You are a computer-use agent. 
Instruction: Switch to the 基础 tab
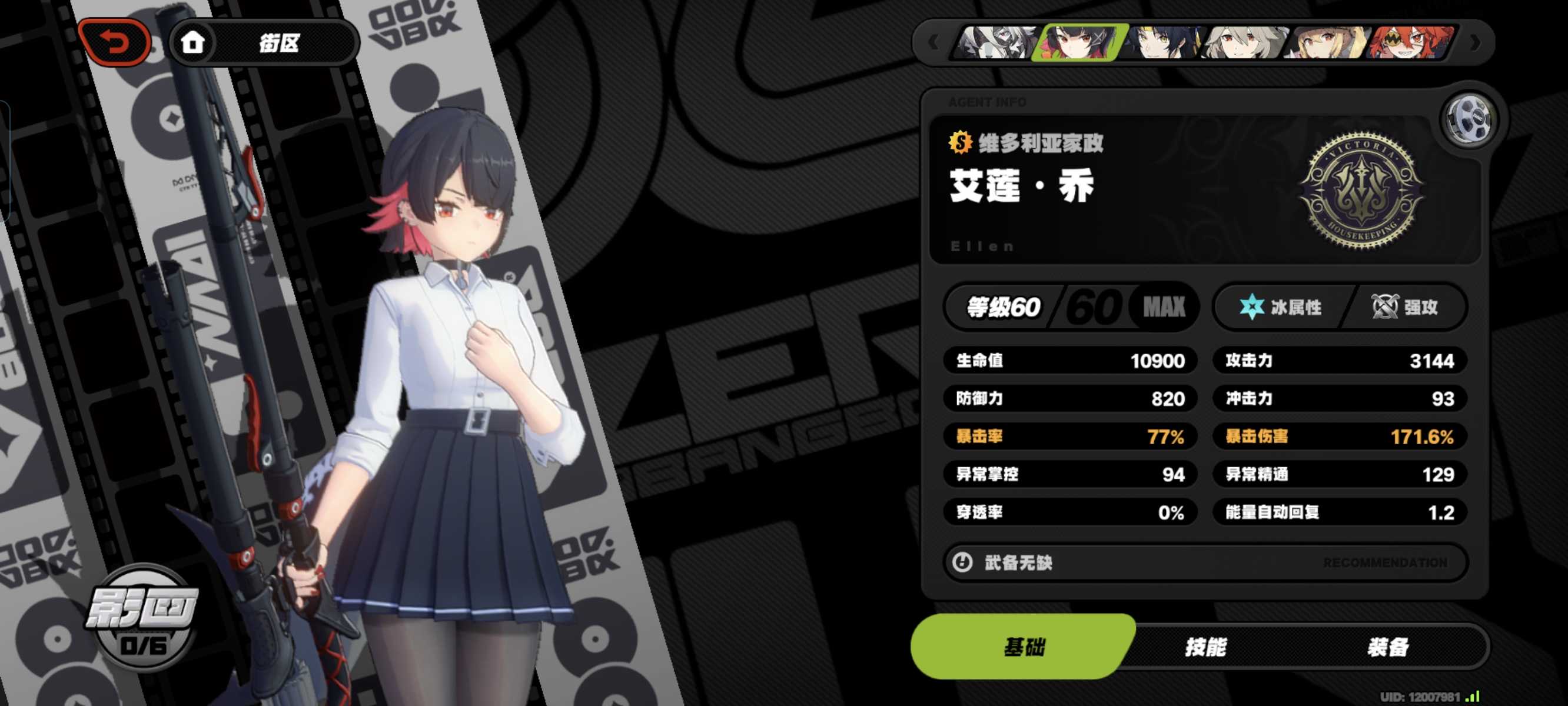pos(1024,647)
